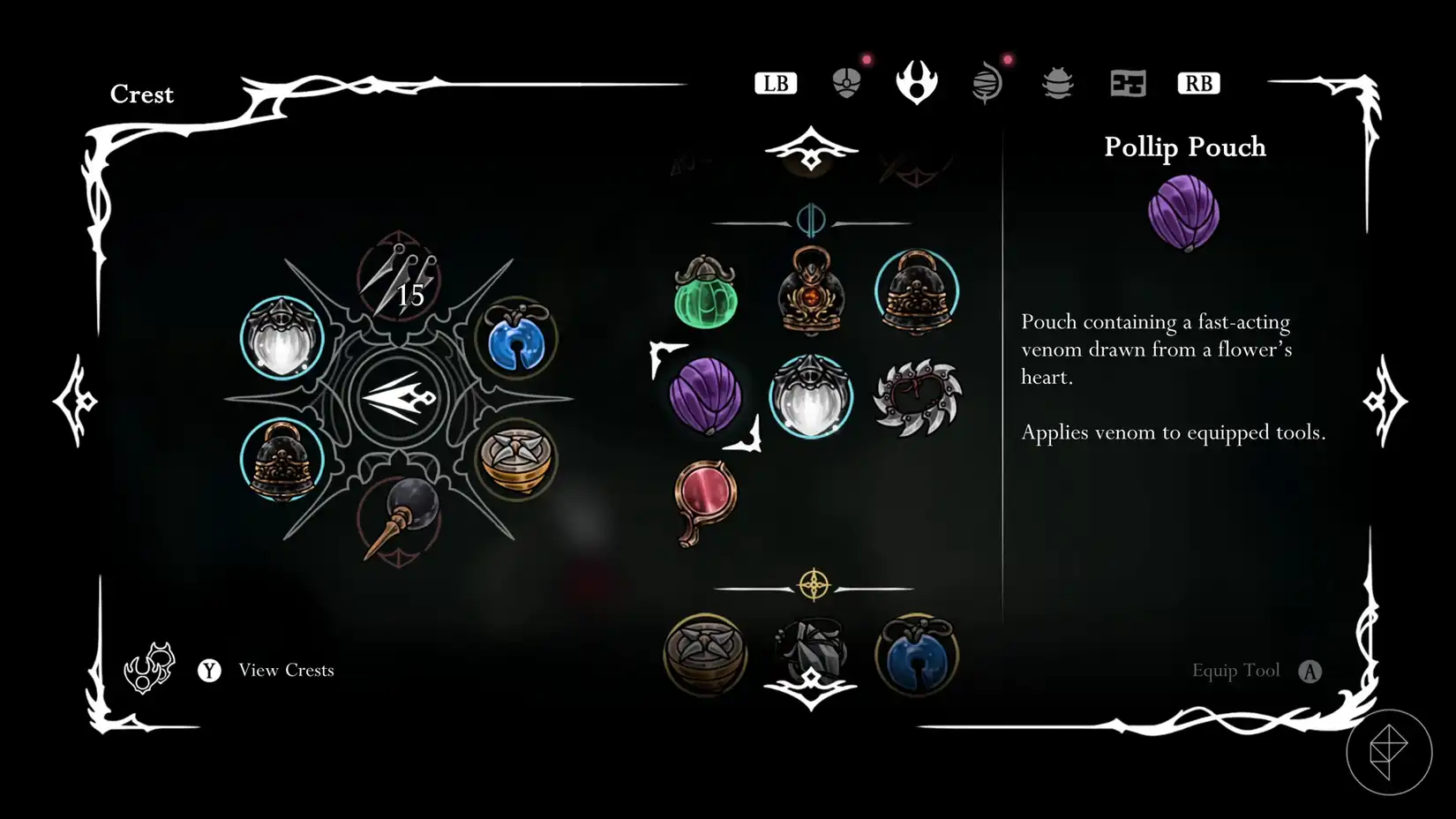The width and height of the screenshot is (1456, 819).
Task: Unequip the black bell tool with cyan ring
Action: coord(918,291)
